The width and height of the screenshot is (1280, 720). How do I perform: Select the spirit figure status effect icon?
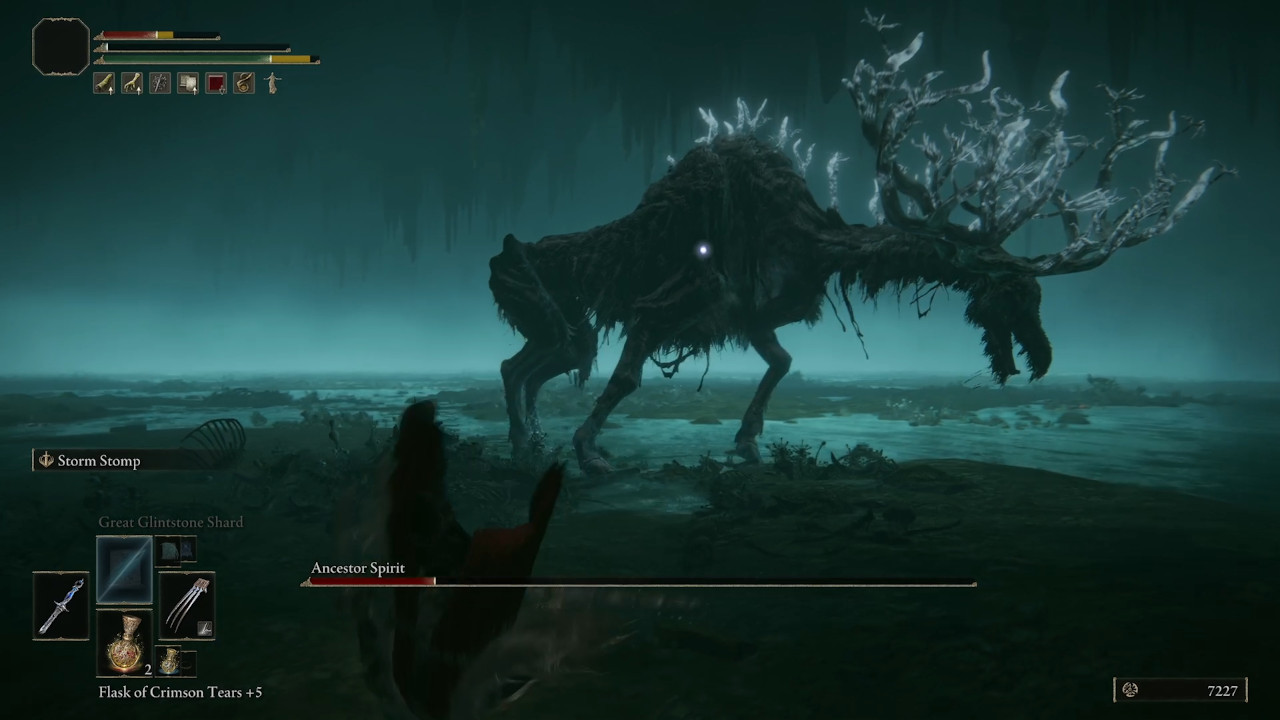271,83
